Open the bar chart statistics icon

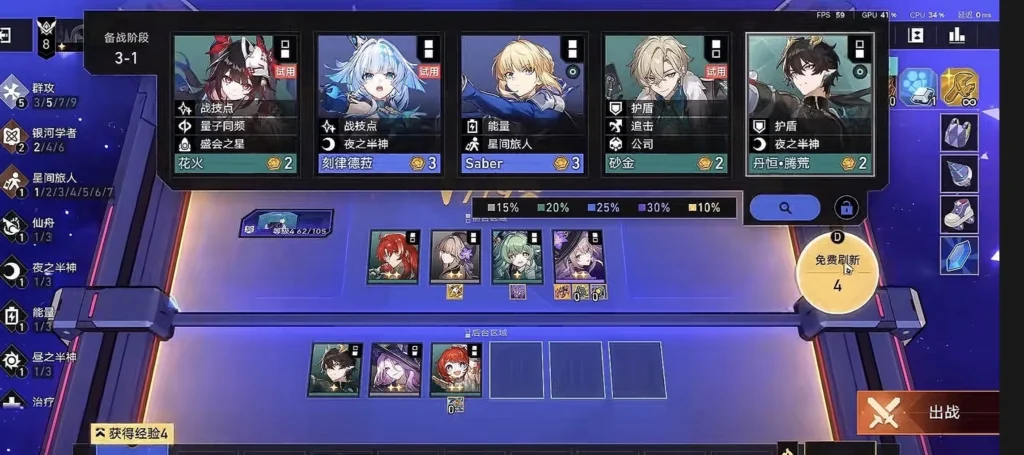click(957, 35)
